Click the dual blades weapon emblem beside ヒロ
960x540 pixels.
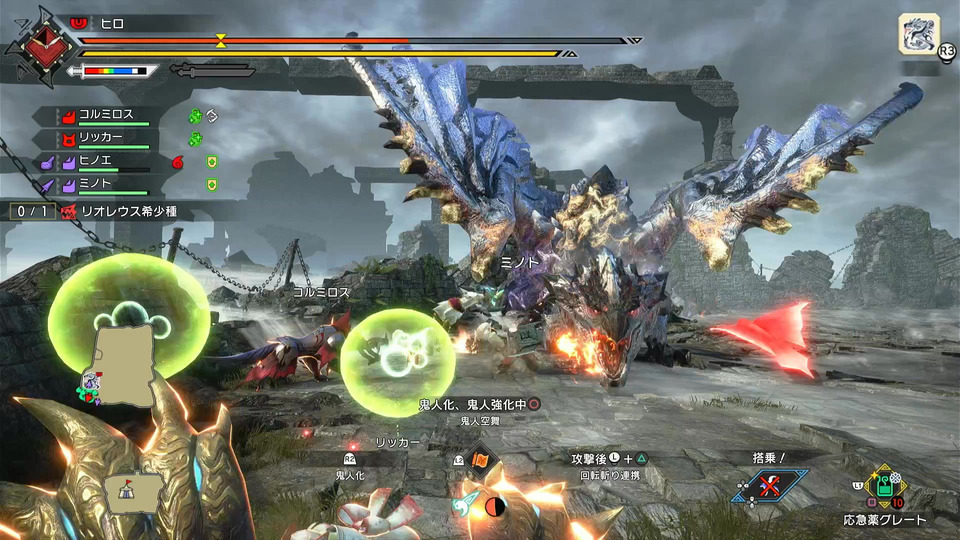(x=40, y=44)
